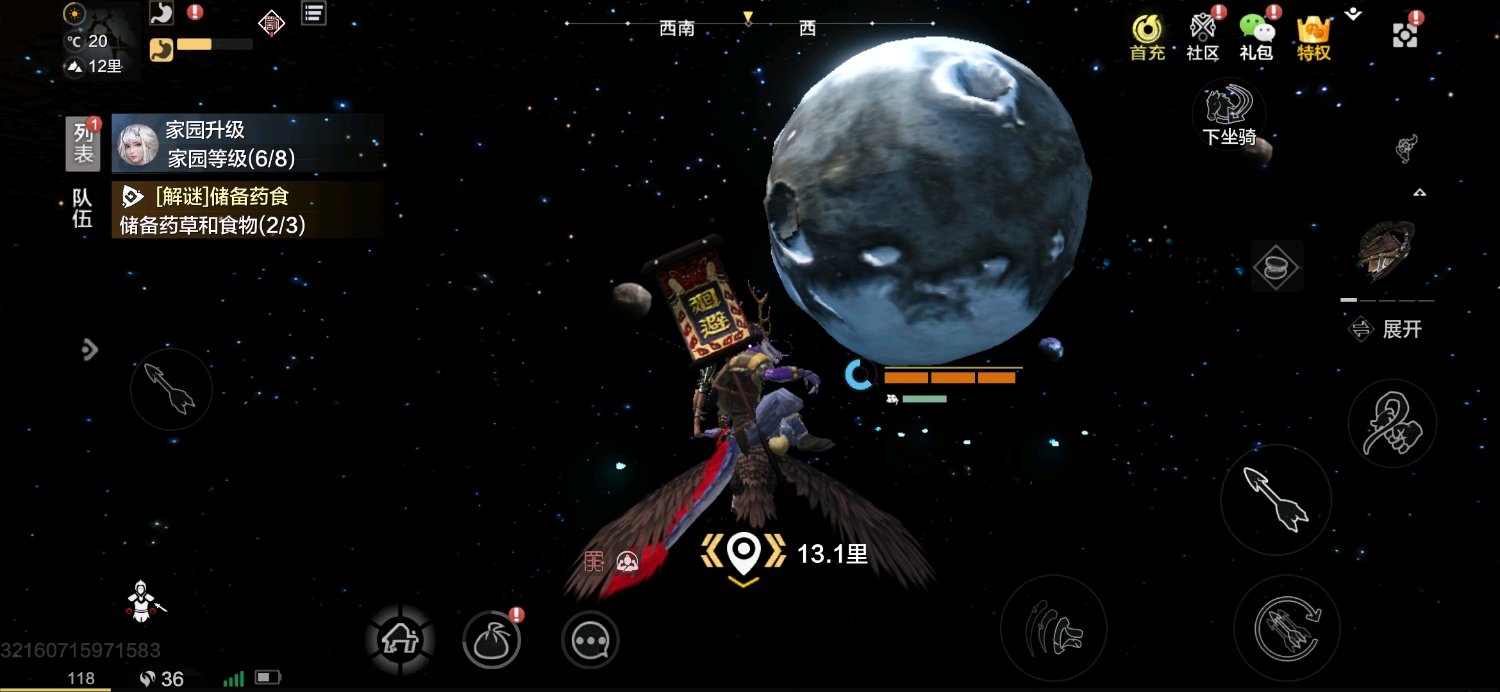This screenshot has height=692, width=1500.
Task: Open the 首充 first-recharge offer
Action: (1147, 37)
